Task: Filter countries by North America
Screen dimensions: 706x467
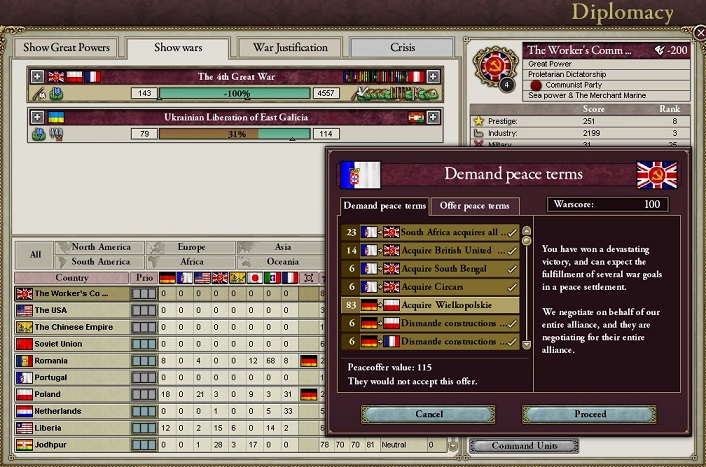Action: coord(100,247)
